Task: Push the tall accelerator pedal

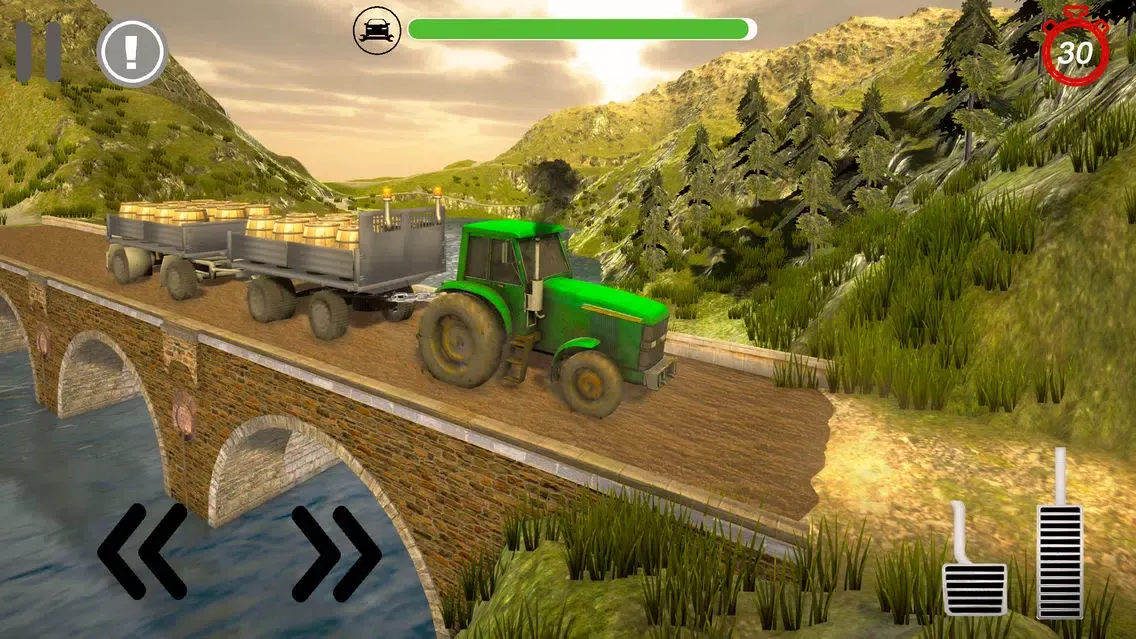Action: (1059, 555)
